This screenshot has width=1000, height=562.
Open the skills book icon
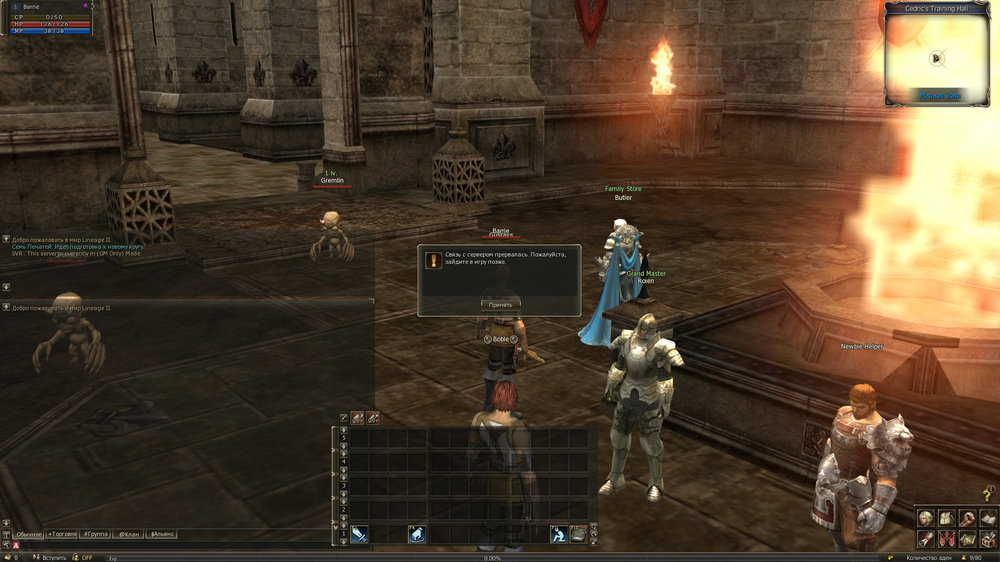(x=987, y=518)
